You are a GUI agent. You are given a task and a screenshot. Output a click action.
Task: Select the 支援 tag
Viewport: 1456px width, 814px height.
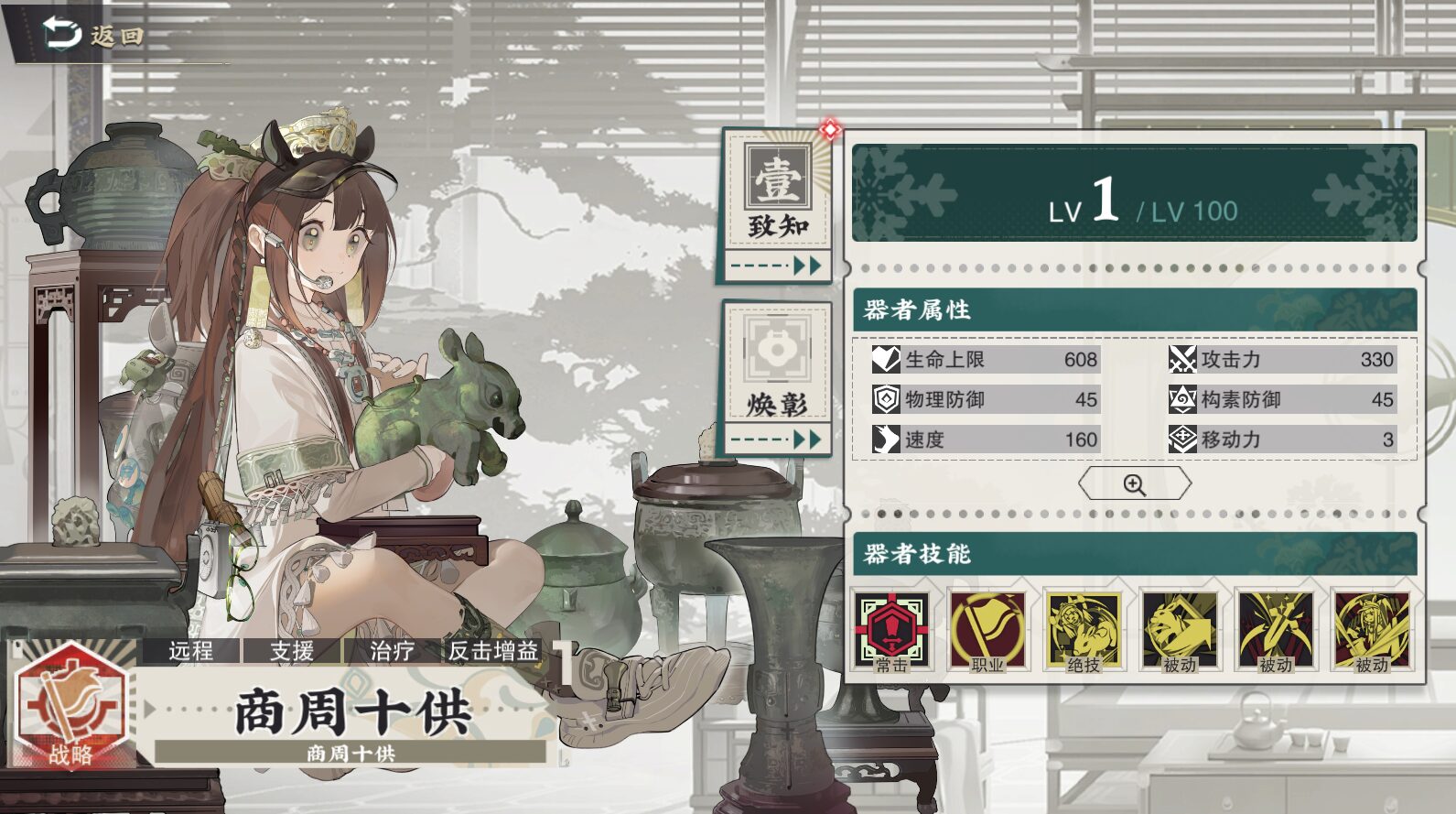tap(292, 651)
